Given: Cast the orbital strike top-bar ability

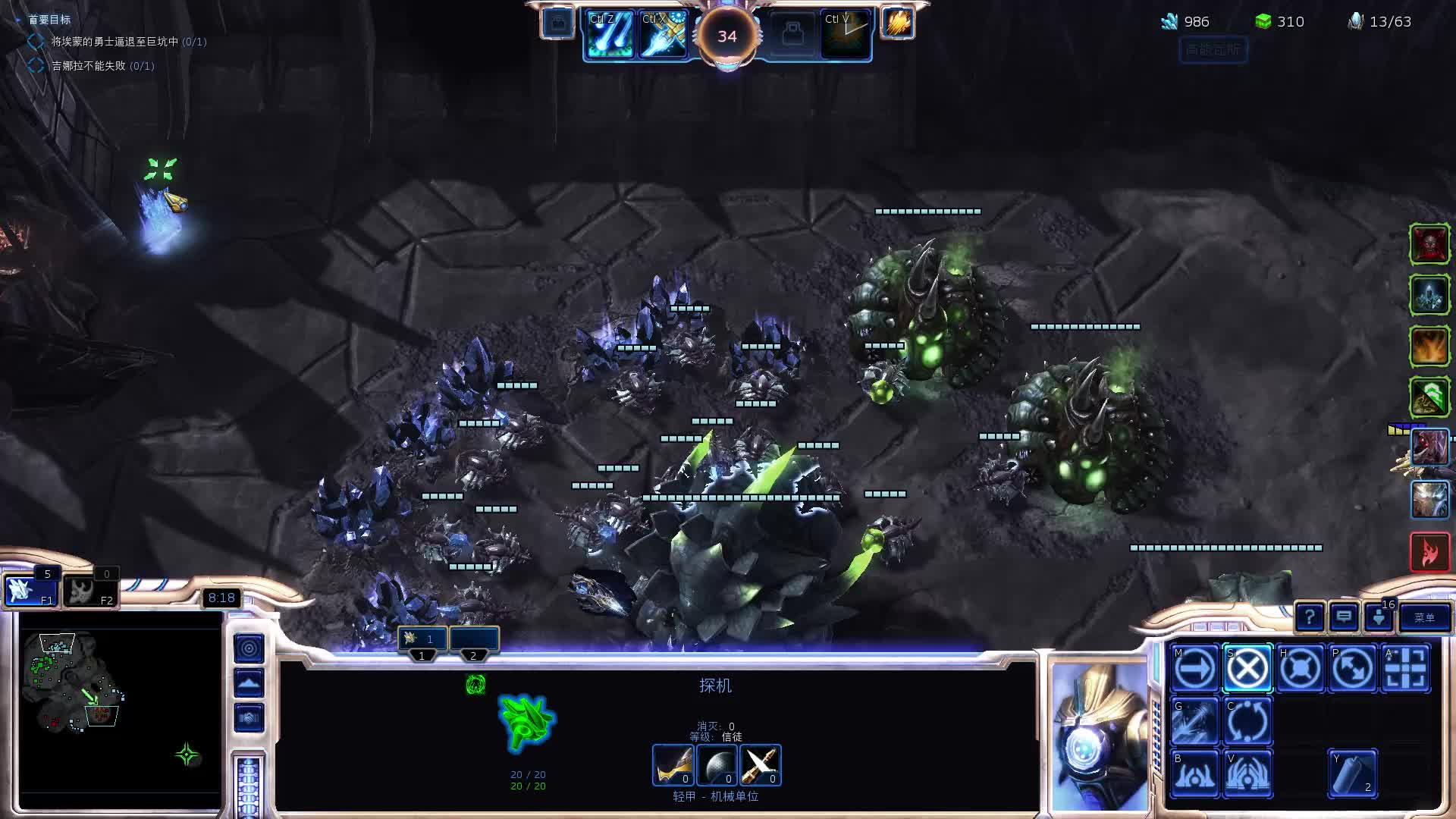Looking at the screenshot, I should click(610, 35).
